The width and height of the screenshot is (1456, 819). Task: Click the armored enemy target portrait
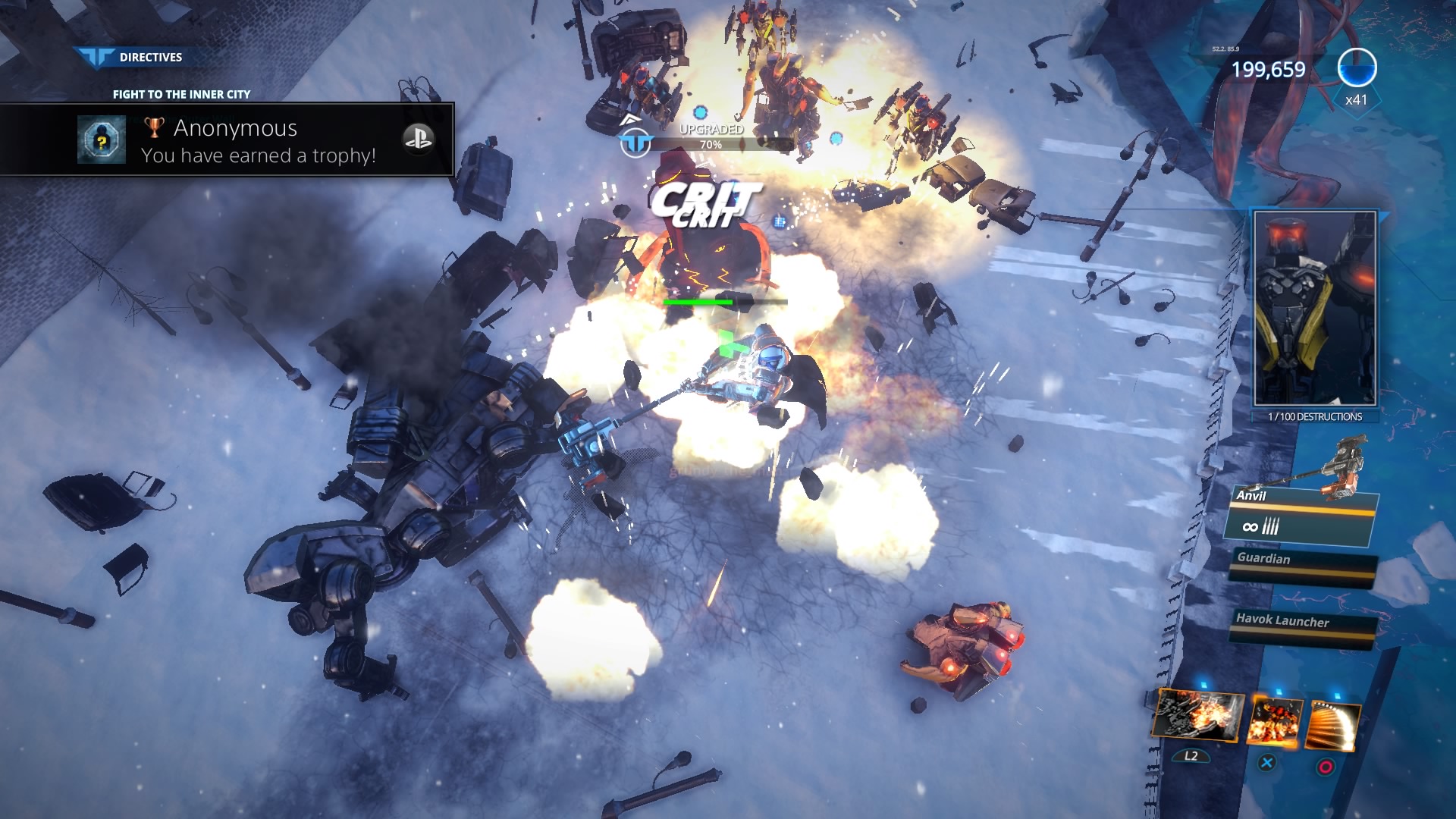(x=1315, y=309)
